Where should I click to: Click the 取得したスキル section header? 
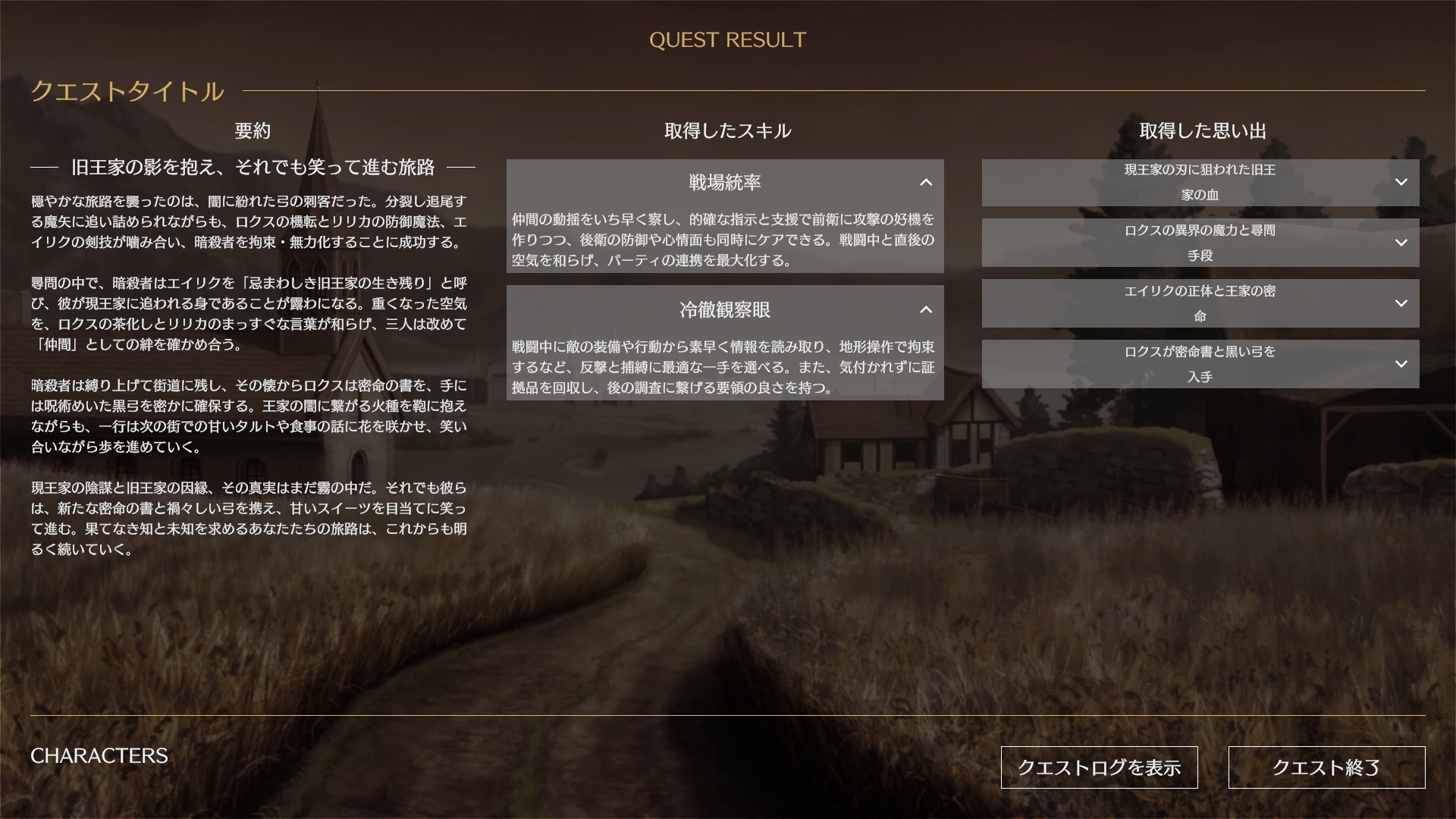click(726, 130)
